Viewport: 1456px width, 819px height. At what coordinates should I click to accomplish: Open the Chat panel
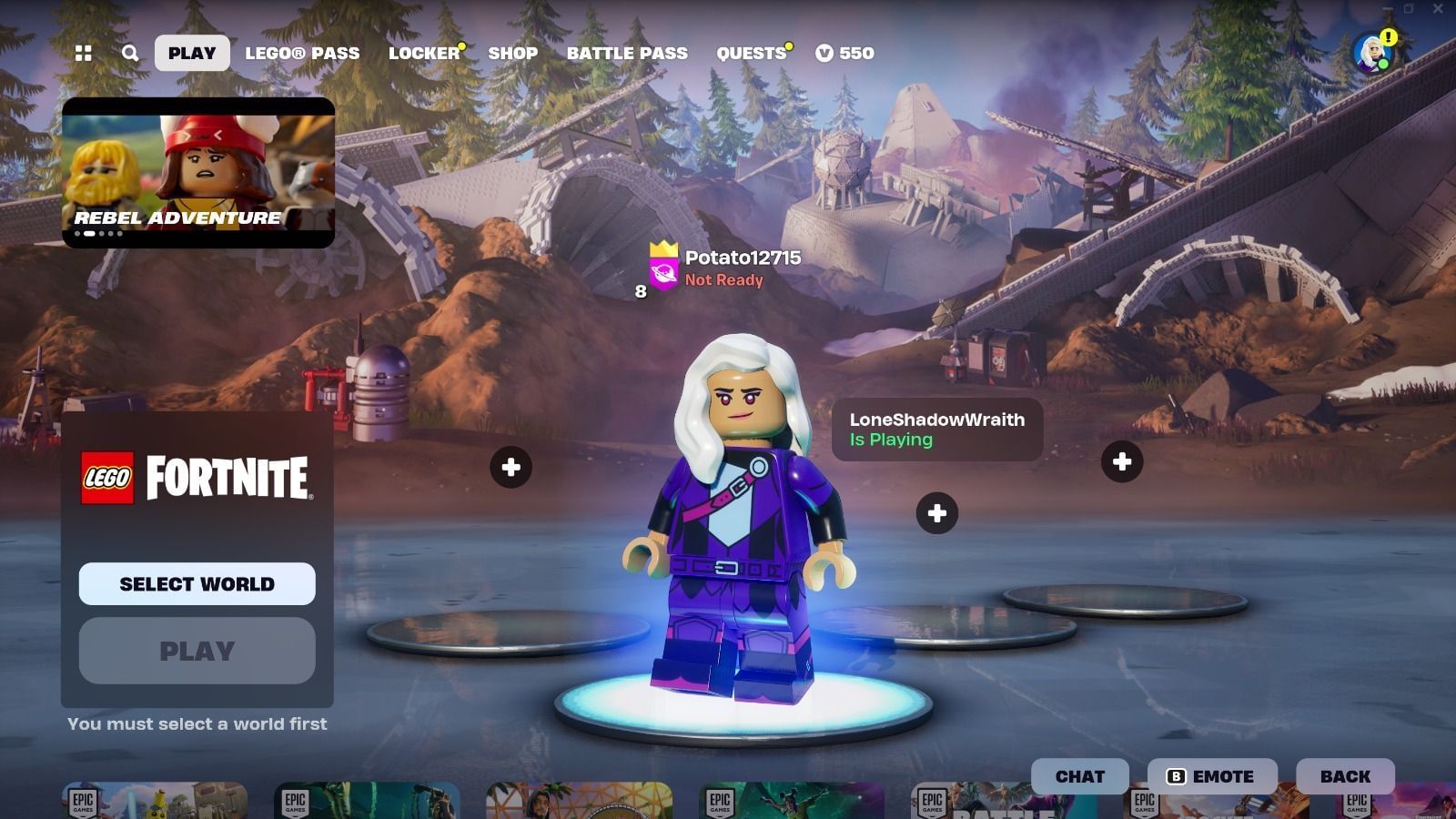(x=1079, y=776)
